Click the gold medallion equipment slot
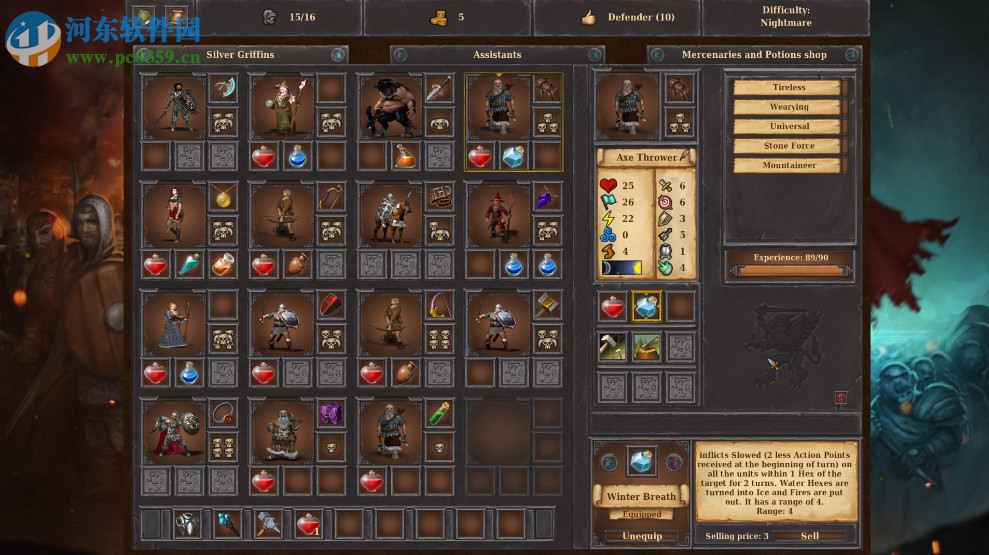The width and height of the screenshot is (989, 555). click(223, 196)
